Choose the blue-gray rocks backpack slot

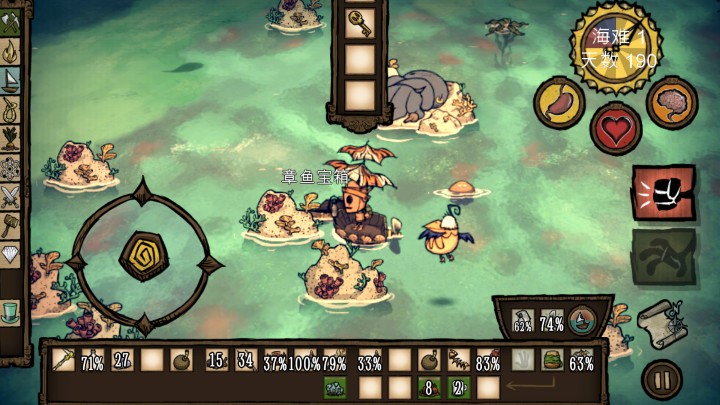pyautogui.click(x=334, y=386)
